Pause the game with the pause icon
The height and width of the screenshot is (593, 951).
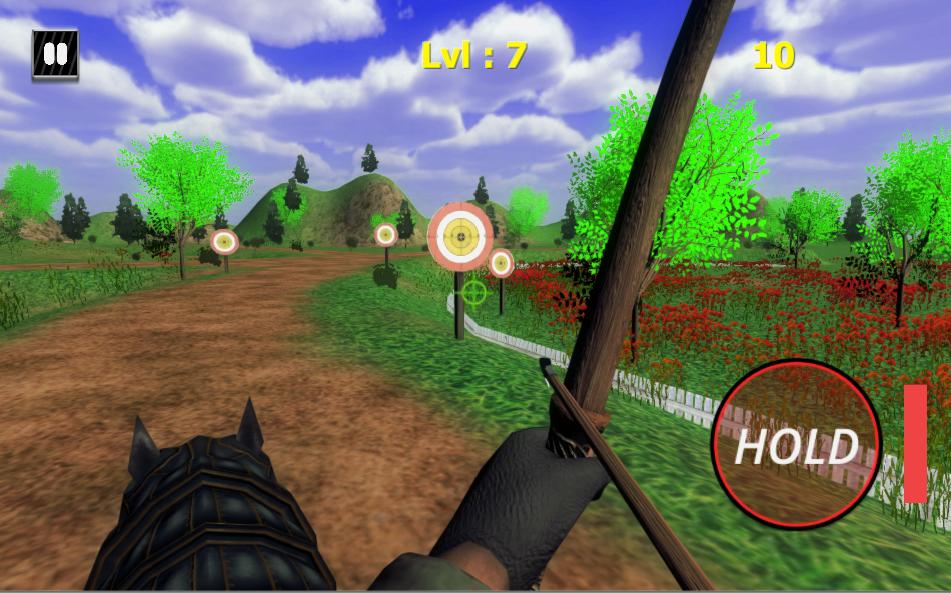point(55,54)
